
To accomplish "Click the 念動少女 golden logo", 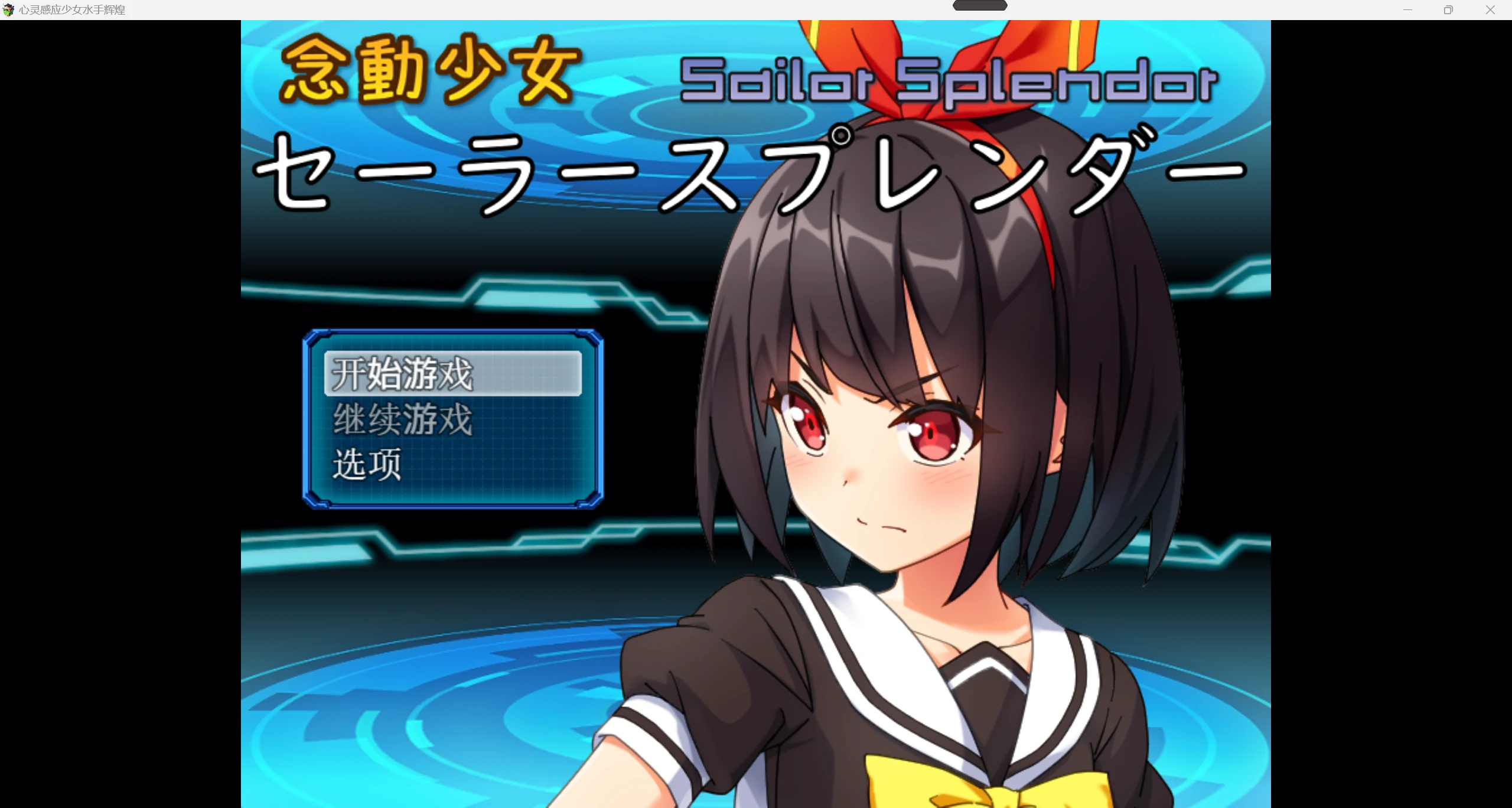I will pos(431,74).
